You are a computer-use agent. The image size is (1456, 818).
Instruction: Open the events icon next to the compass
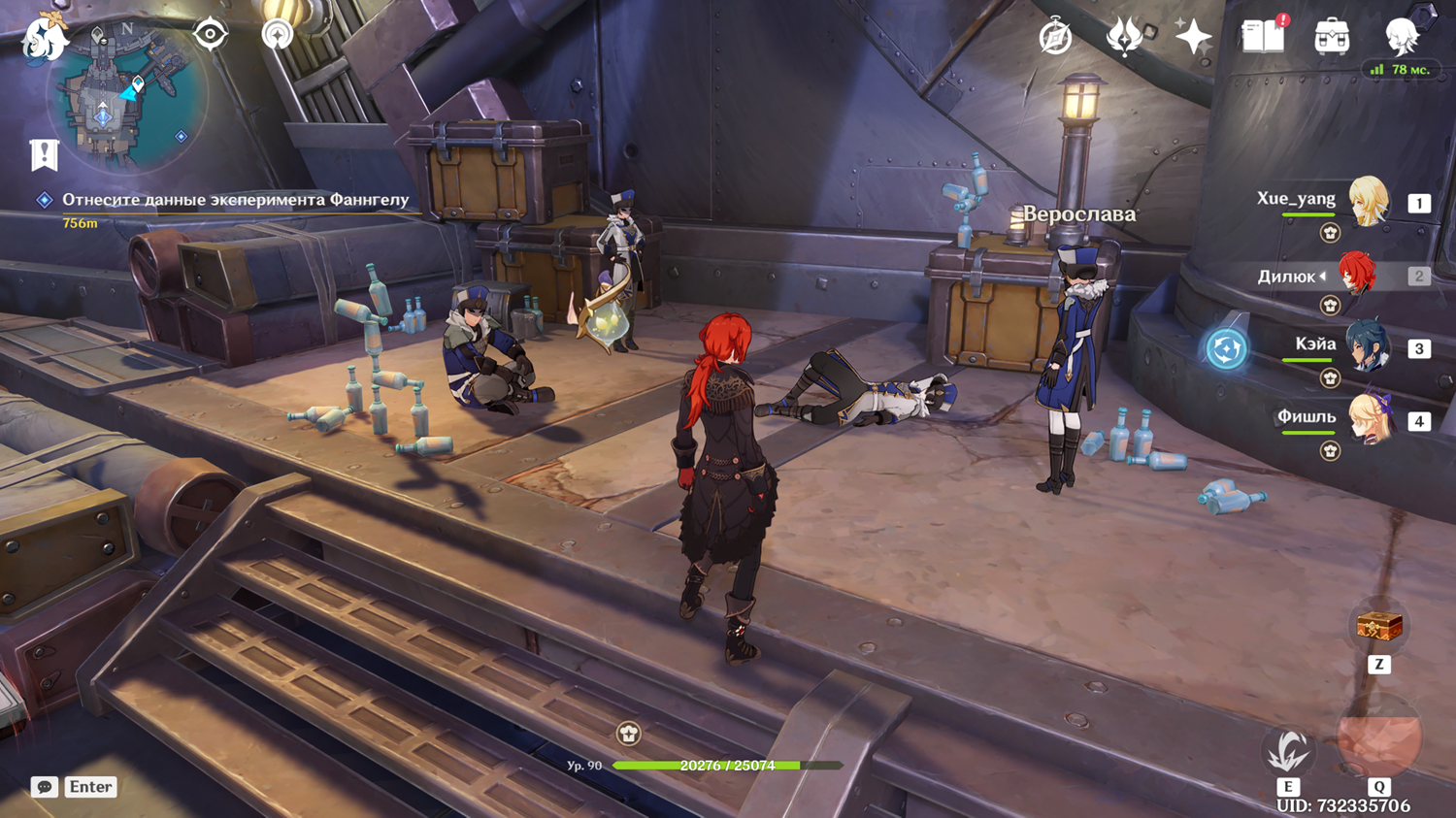click(1124, 38)
